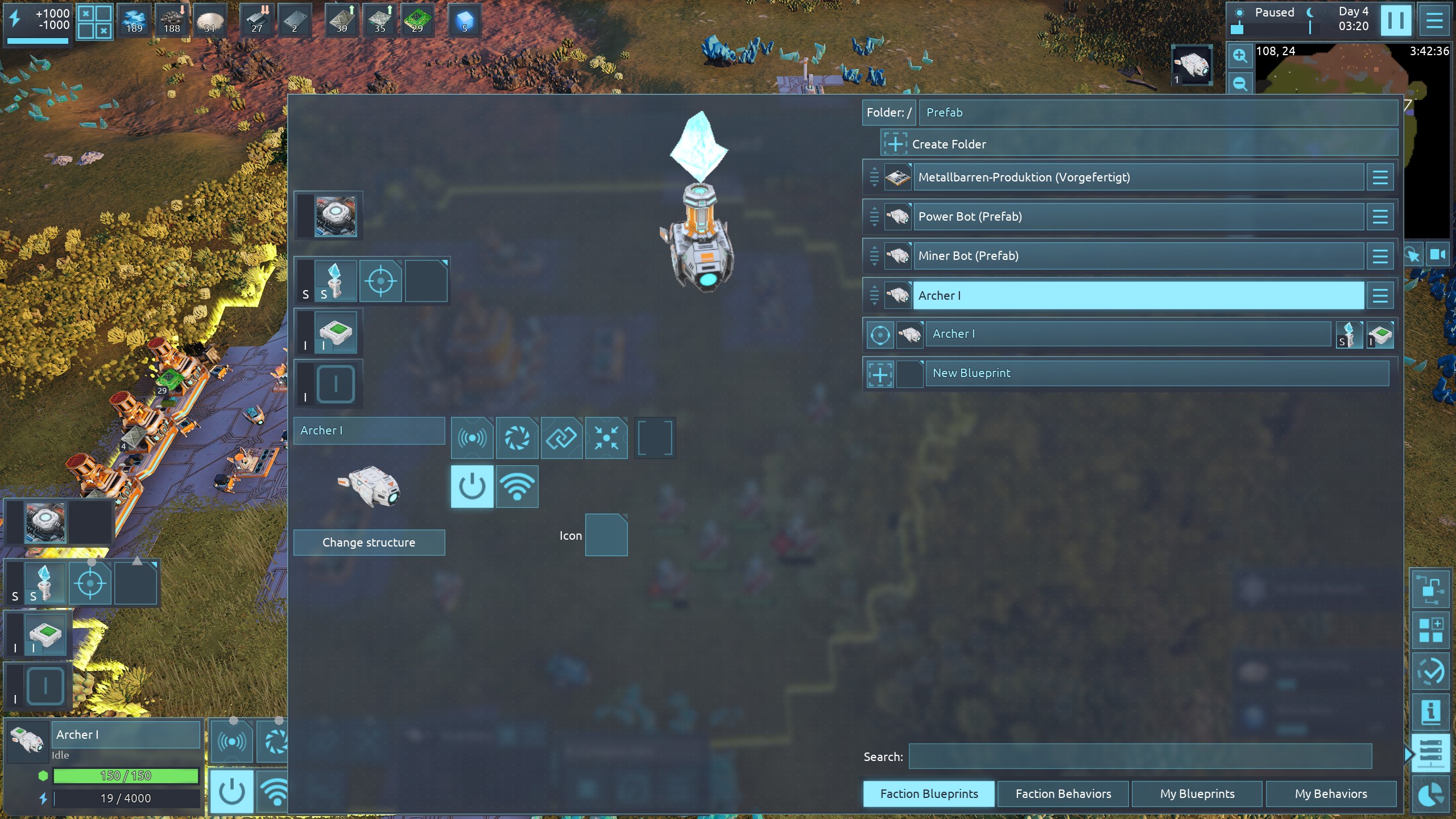
Task: Click the Change structure button
Action: tap(369, 543)
